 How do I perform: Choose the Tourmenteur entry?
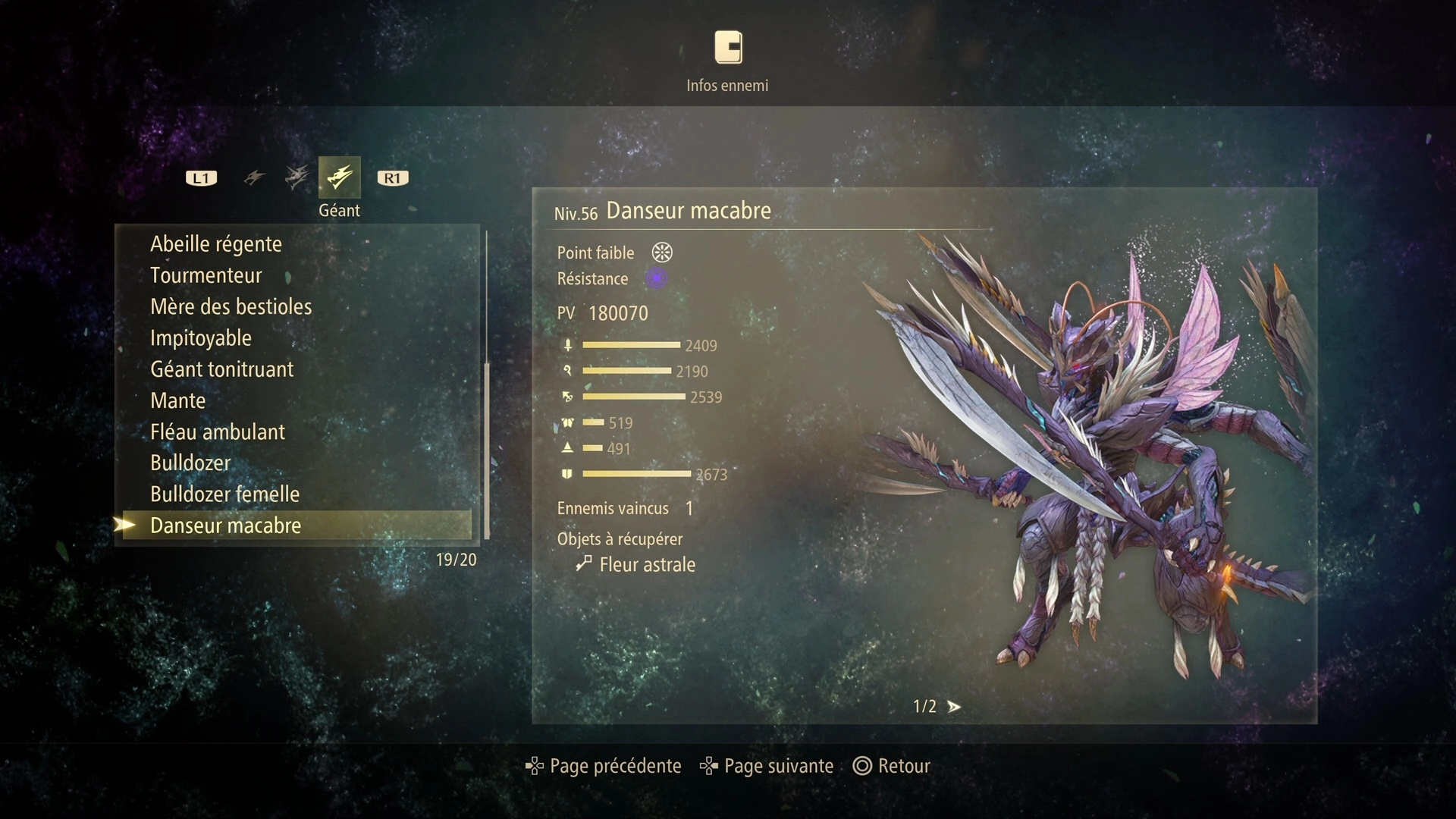tap(206, 275)
